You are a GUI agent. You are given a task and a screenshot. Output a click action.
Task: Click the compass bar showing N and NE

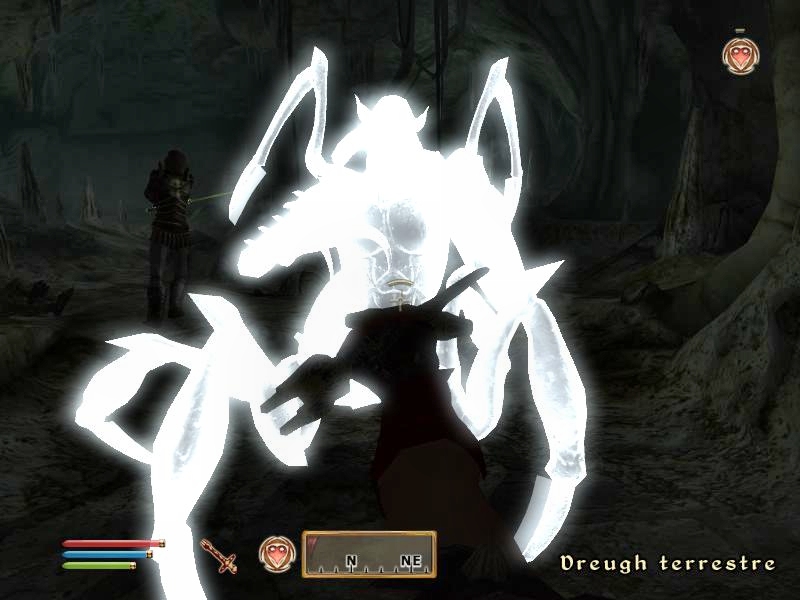pos(369,555)
